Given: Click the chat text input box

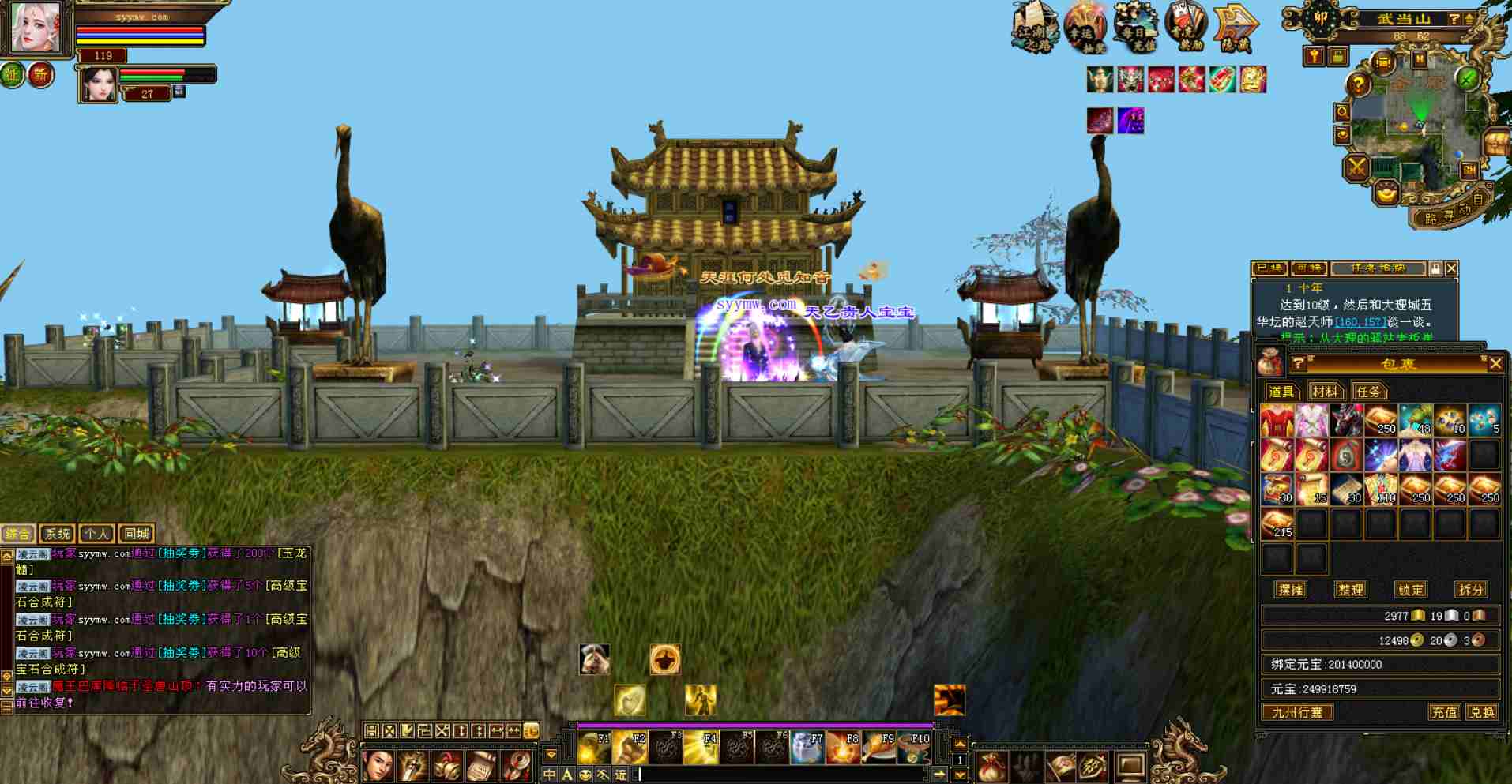Looking at the screenshot, I should [x=782, y=775].
